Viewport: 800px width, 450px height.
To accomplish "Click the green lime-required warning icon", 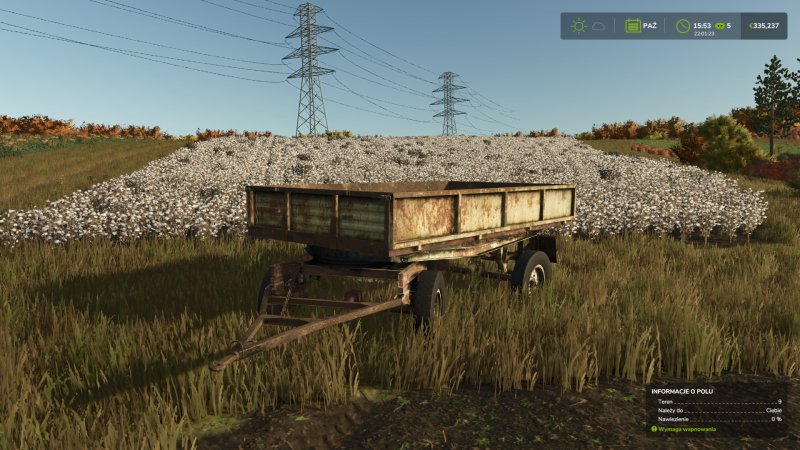I will pyautogui.click(x=654, y=429).
